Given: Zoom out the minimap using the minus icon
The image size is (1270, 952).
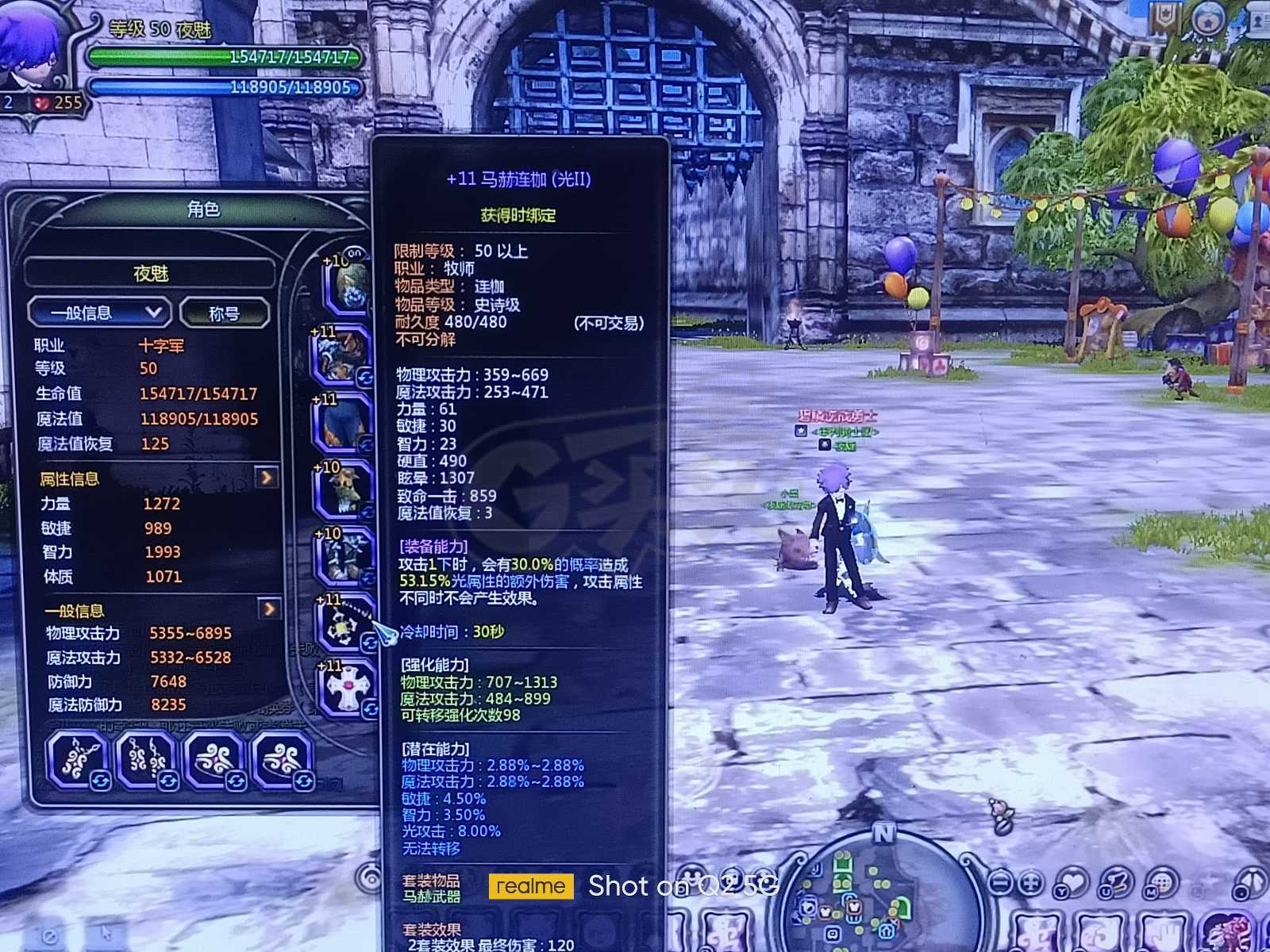Looking at the screenshot, I should click(x=1003, y=882).
